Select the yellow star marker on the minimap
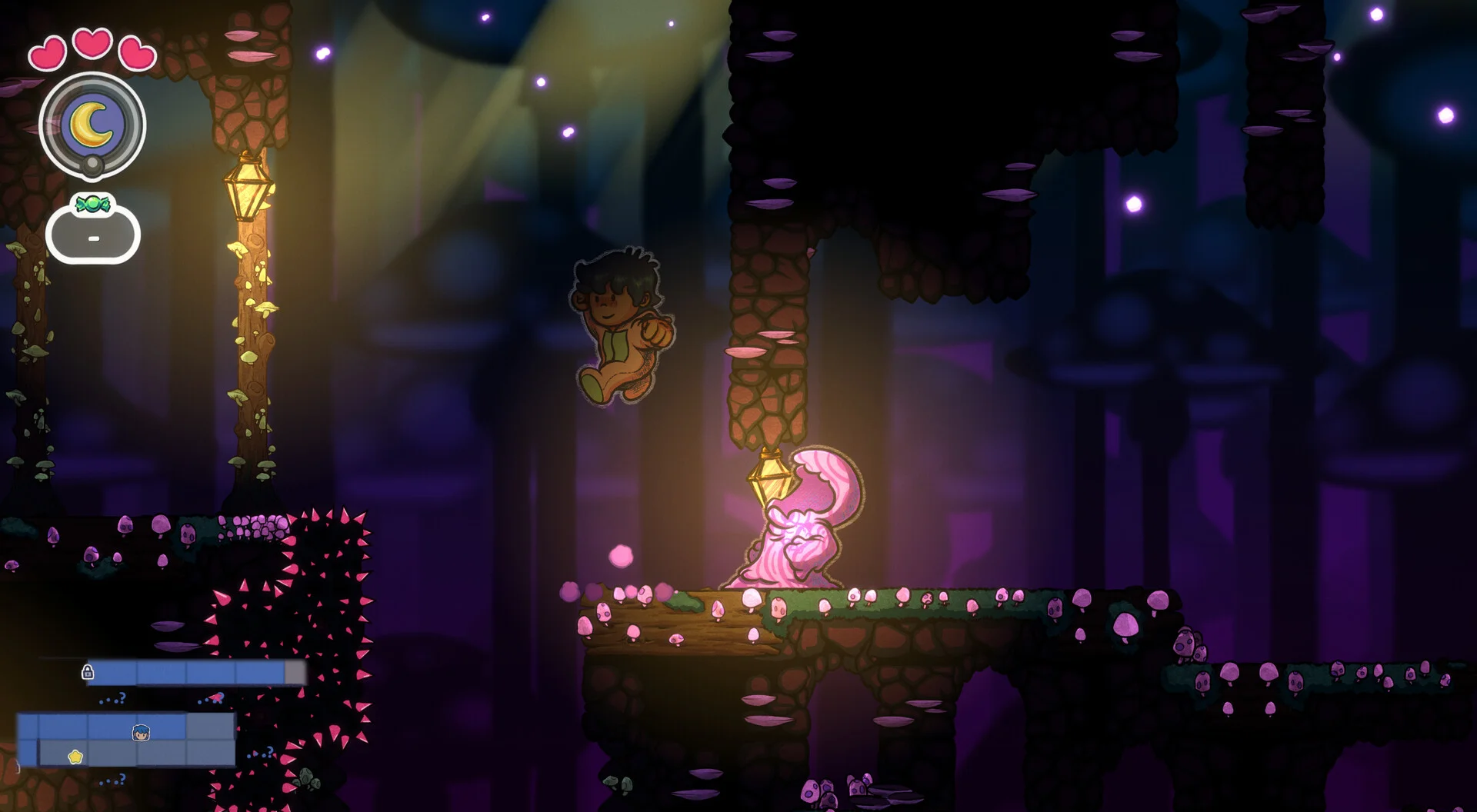The image size is (1477, 812). pyautogui.click(x=75, y=757)
